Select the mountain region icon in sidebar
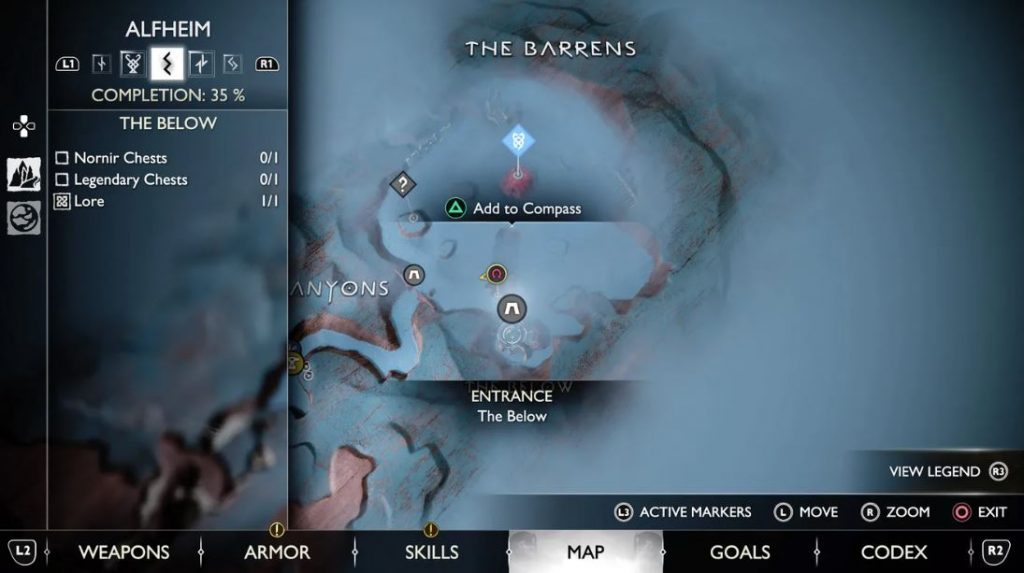1024x573 pixels. tap(24, 174)
